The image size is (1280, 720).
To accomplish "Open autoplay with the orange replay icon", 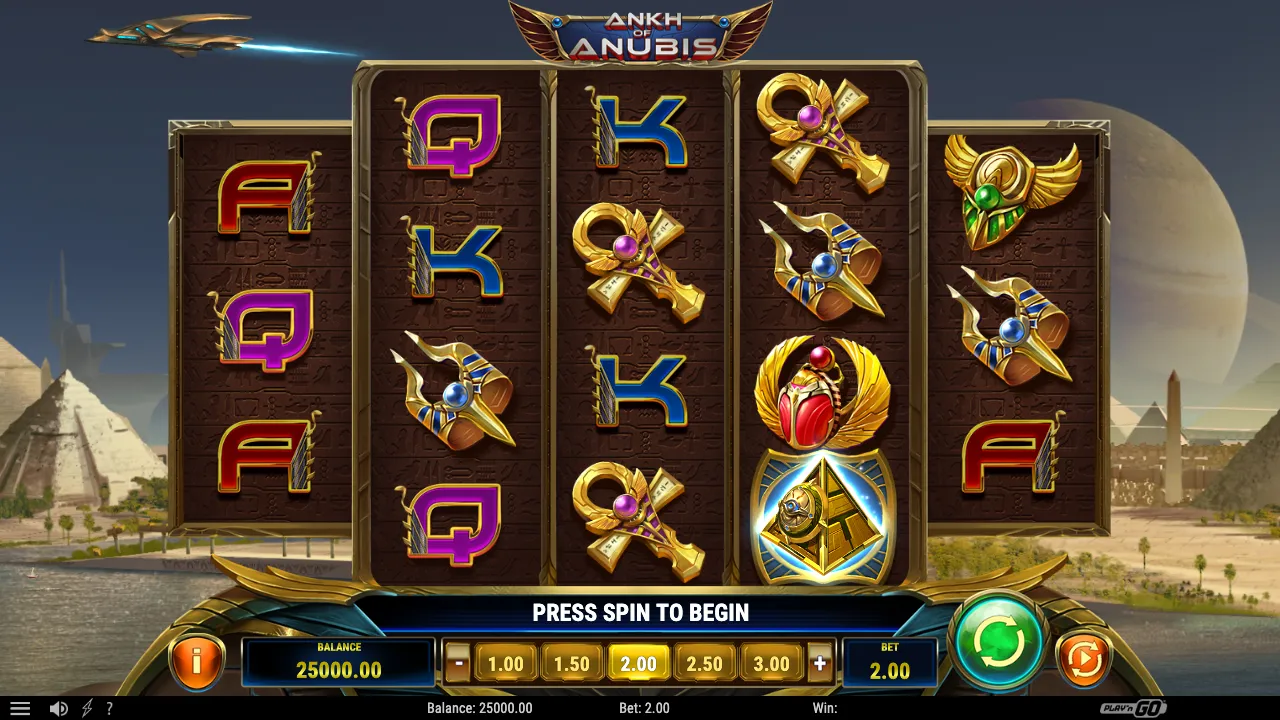I will (x=1083, y=658).
